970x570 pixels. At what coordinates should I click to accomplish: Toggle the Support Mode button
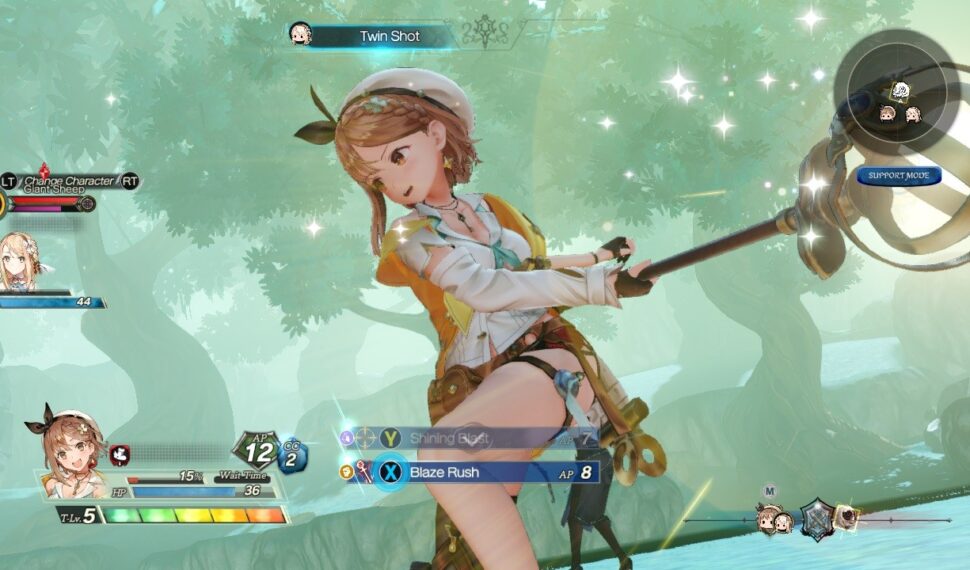tap(898, 176)
